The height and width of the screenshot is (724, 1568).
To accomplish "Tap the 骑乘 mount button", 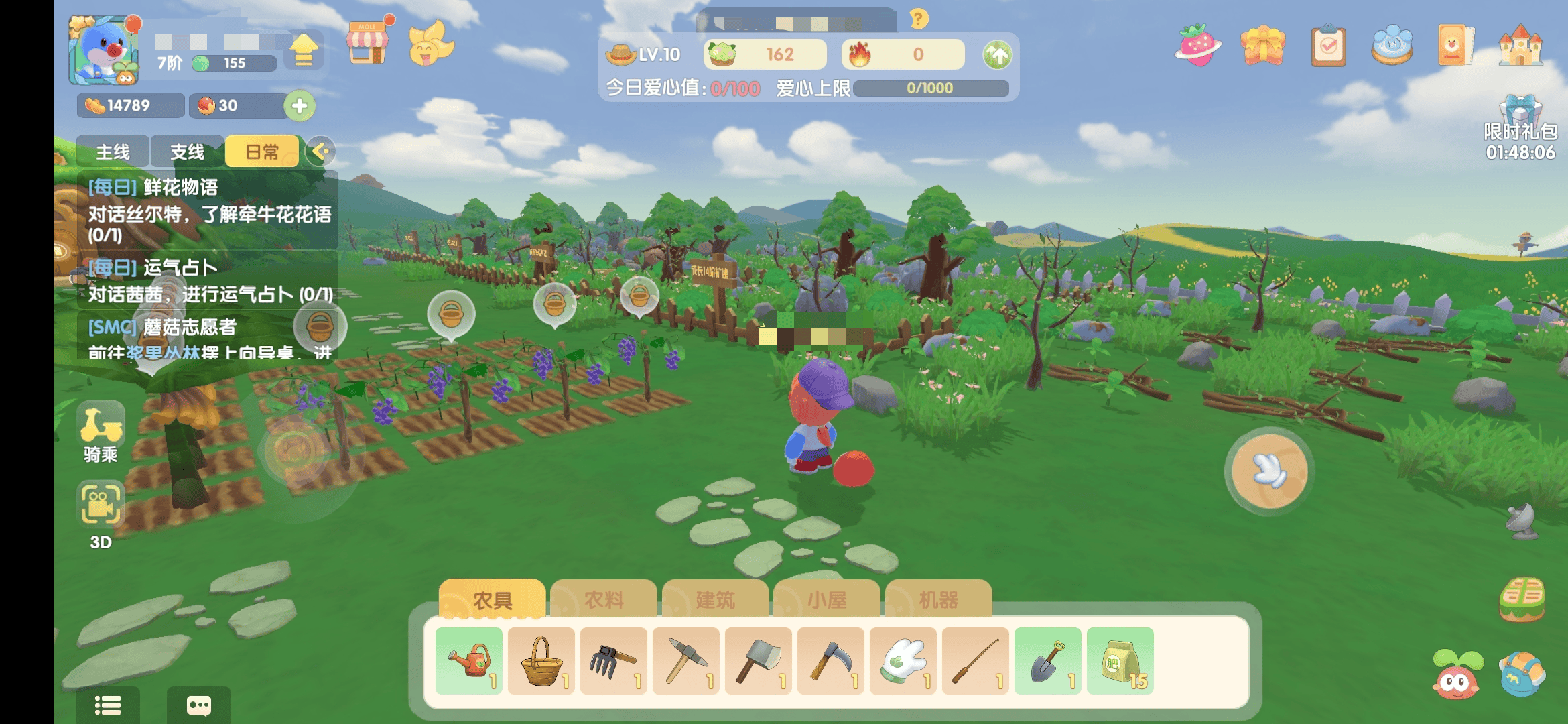I will (101, 432).
